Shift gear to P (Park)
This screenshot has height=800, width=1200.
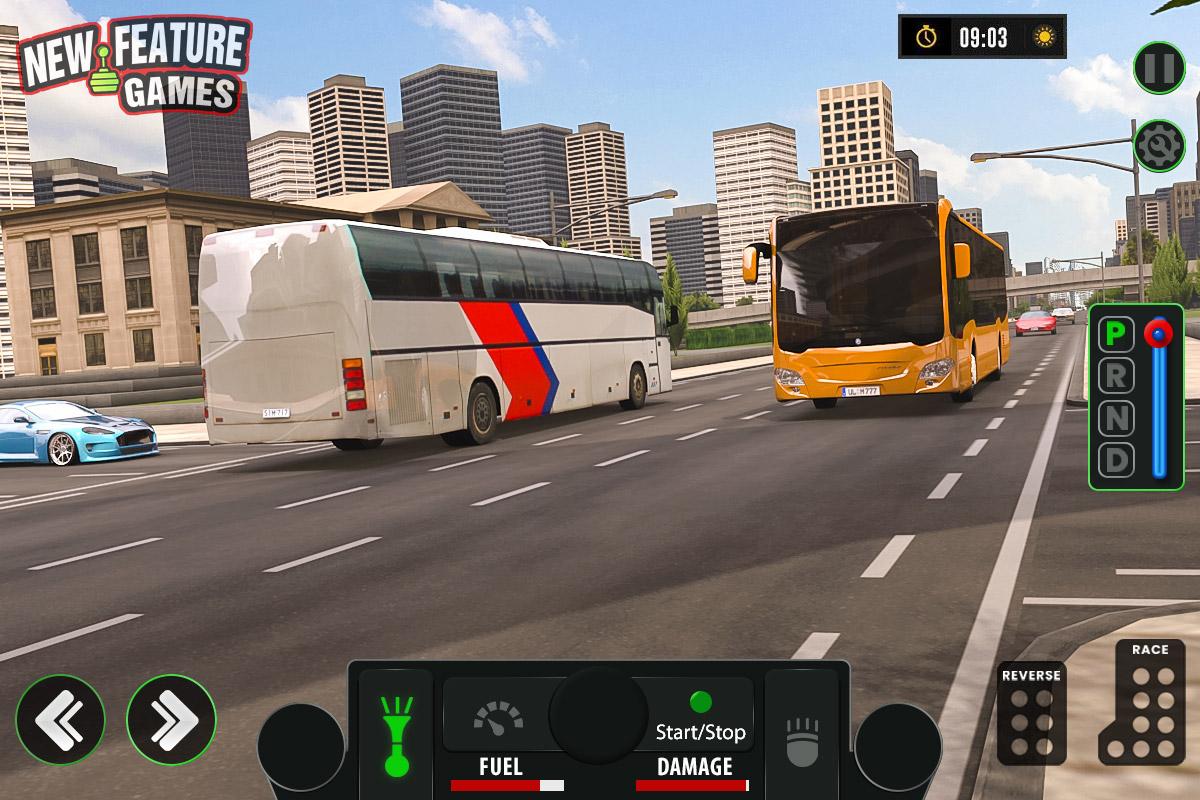tap(1116, 333)
